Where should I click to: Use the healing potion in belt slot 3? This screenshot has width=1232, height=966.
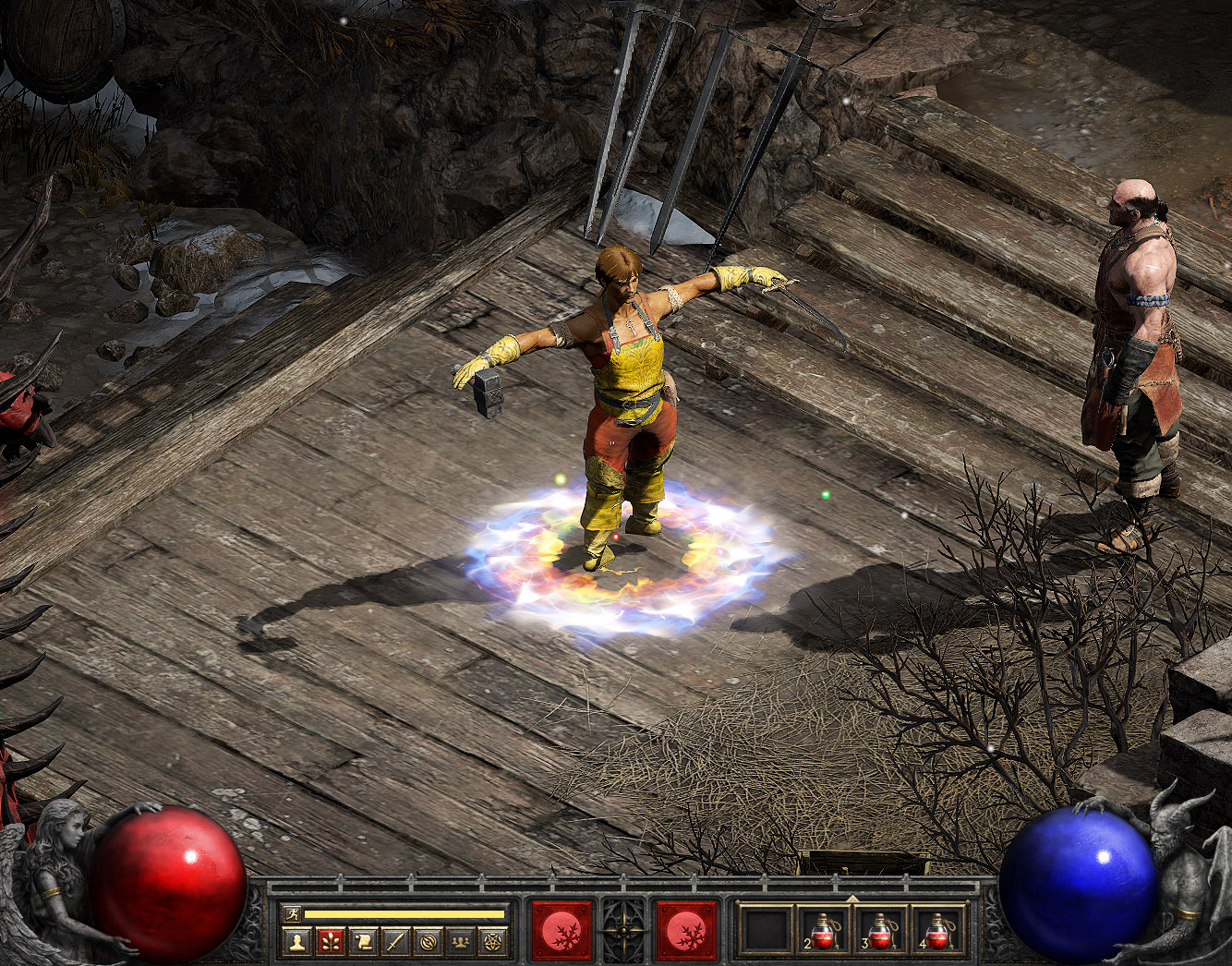[880, 930]
